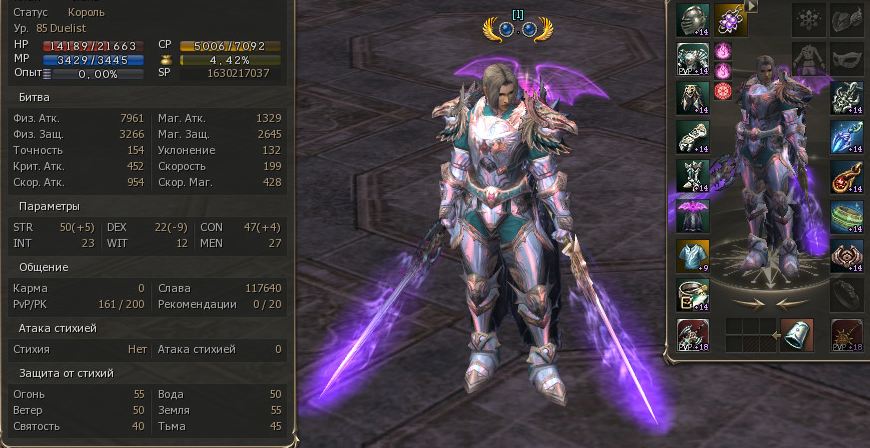This screenshot has width=870, height=448.
Task: Select the equipped helmet slot
Action: click(693, 19)
